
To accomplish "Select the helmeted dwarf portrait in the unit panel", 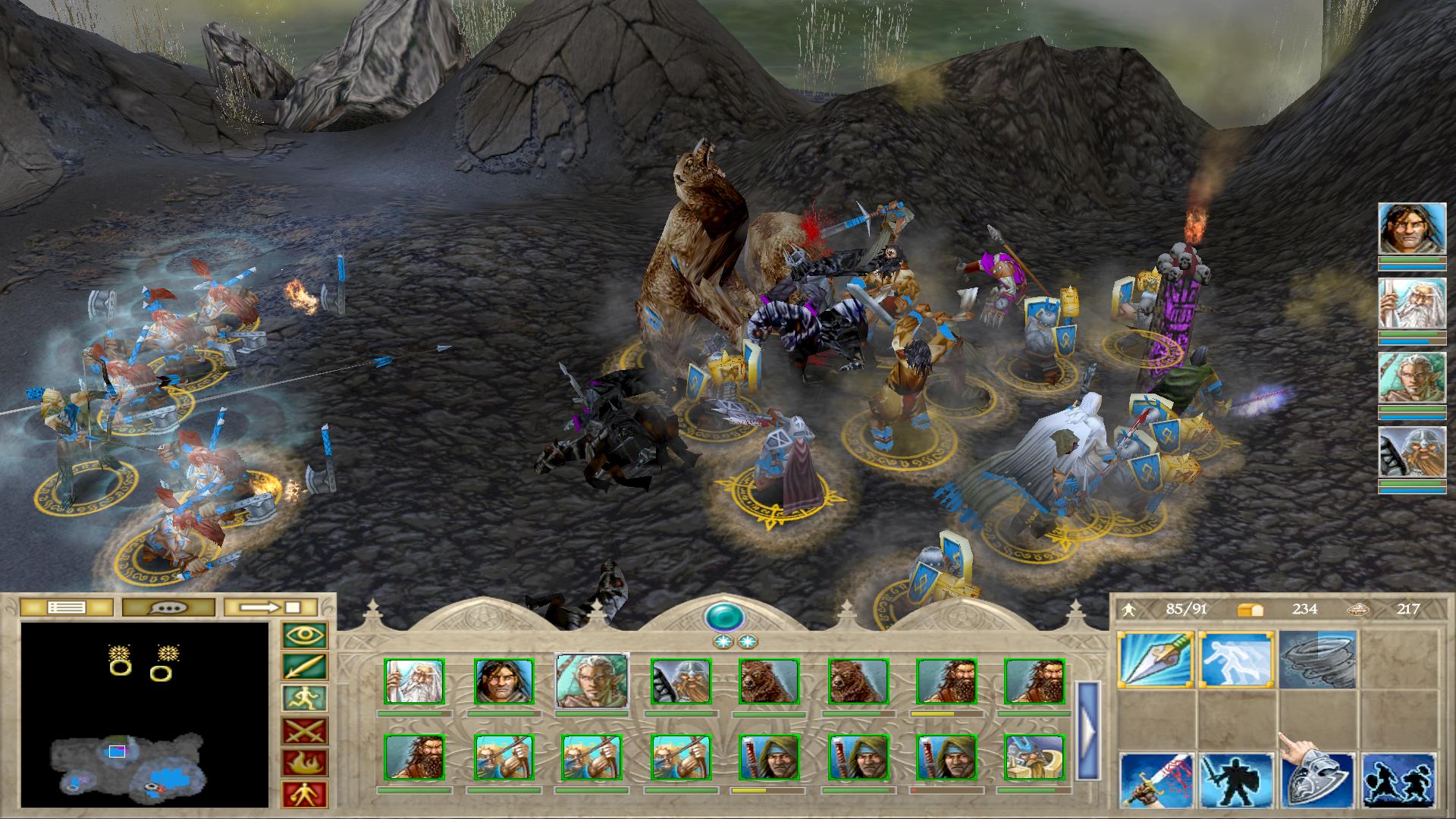I will click(x=680, y=681).
